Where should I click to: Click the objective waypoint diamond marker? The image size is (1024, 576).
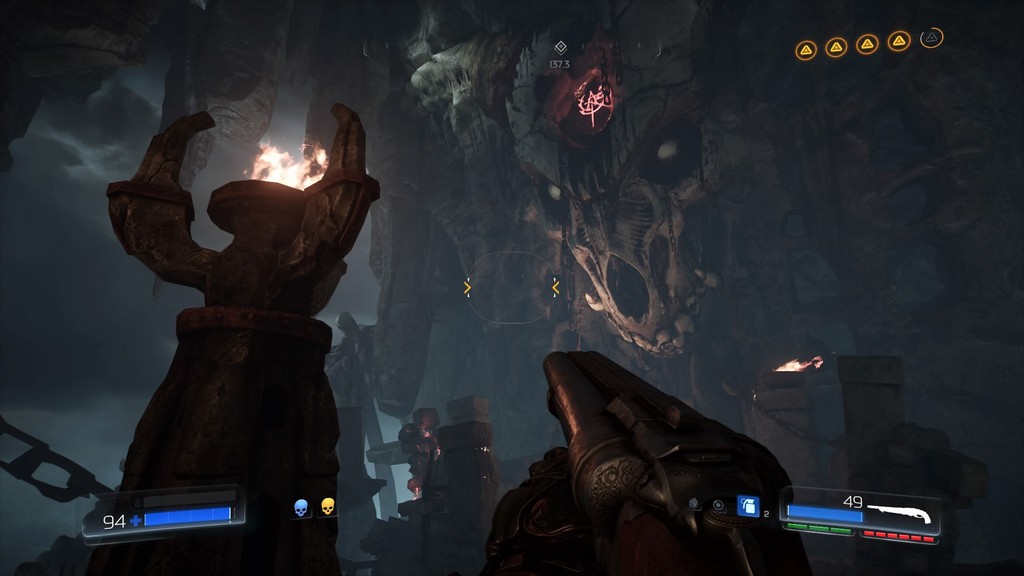[560, 46]
